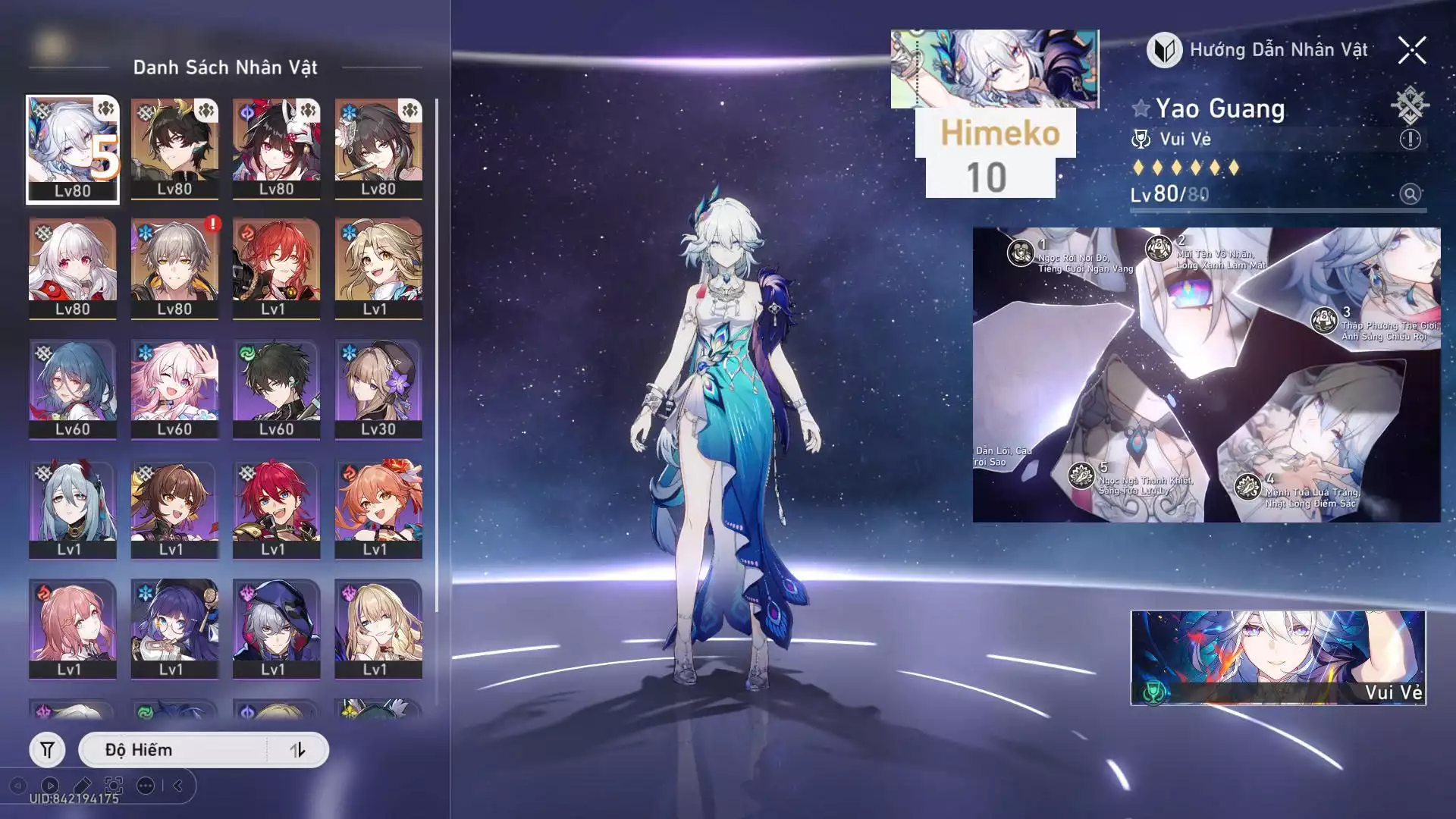Select the Lv80 Sparkle portrait with fox mask

click(x=276, y=148)
